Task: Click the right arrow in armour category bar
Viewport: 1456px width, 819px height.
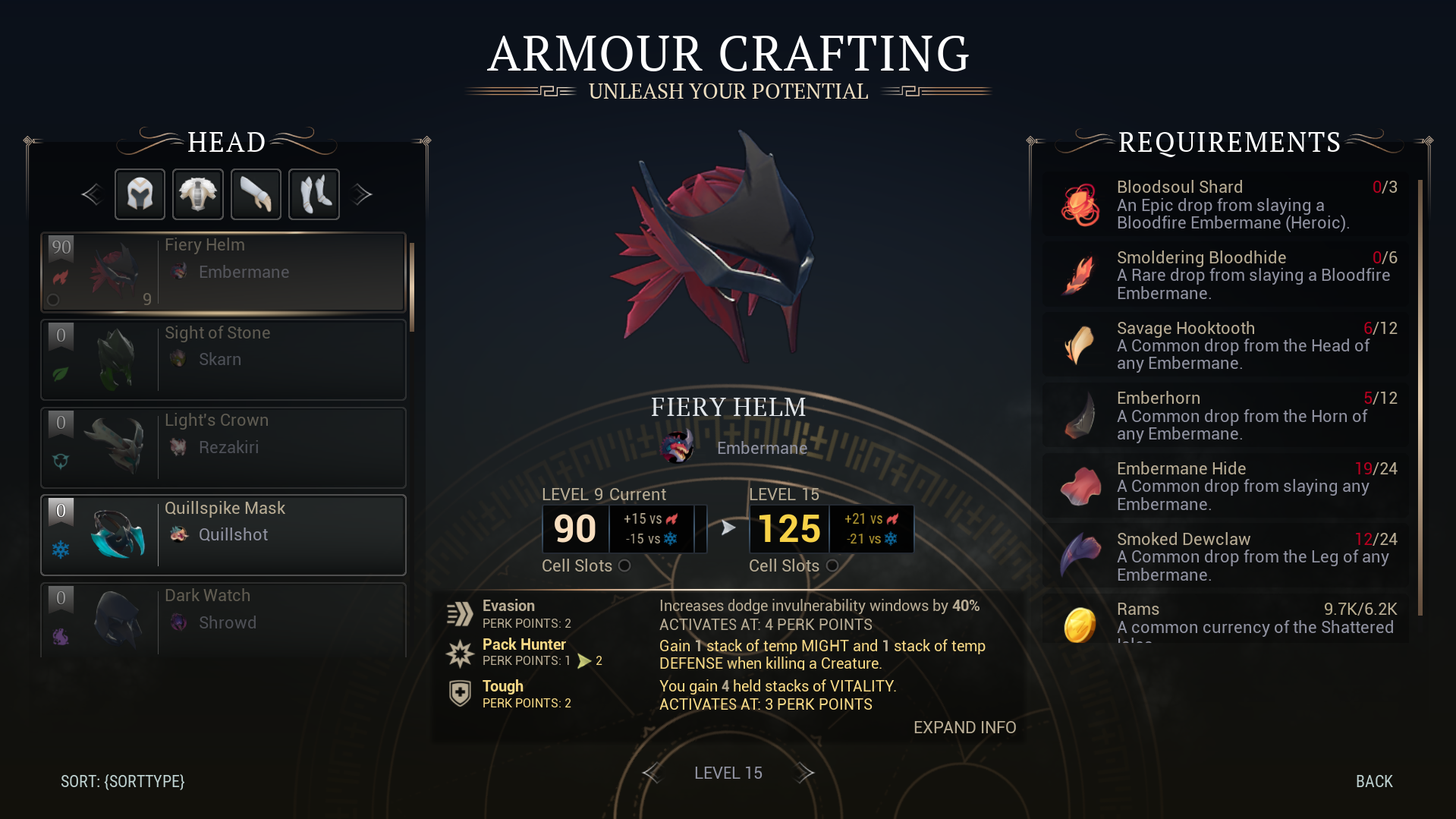Action: 362,194
